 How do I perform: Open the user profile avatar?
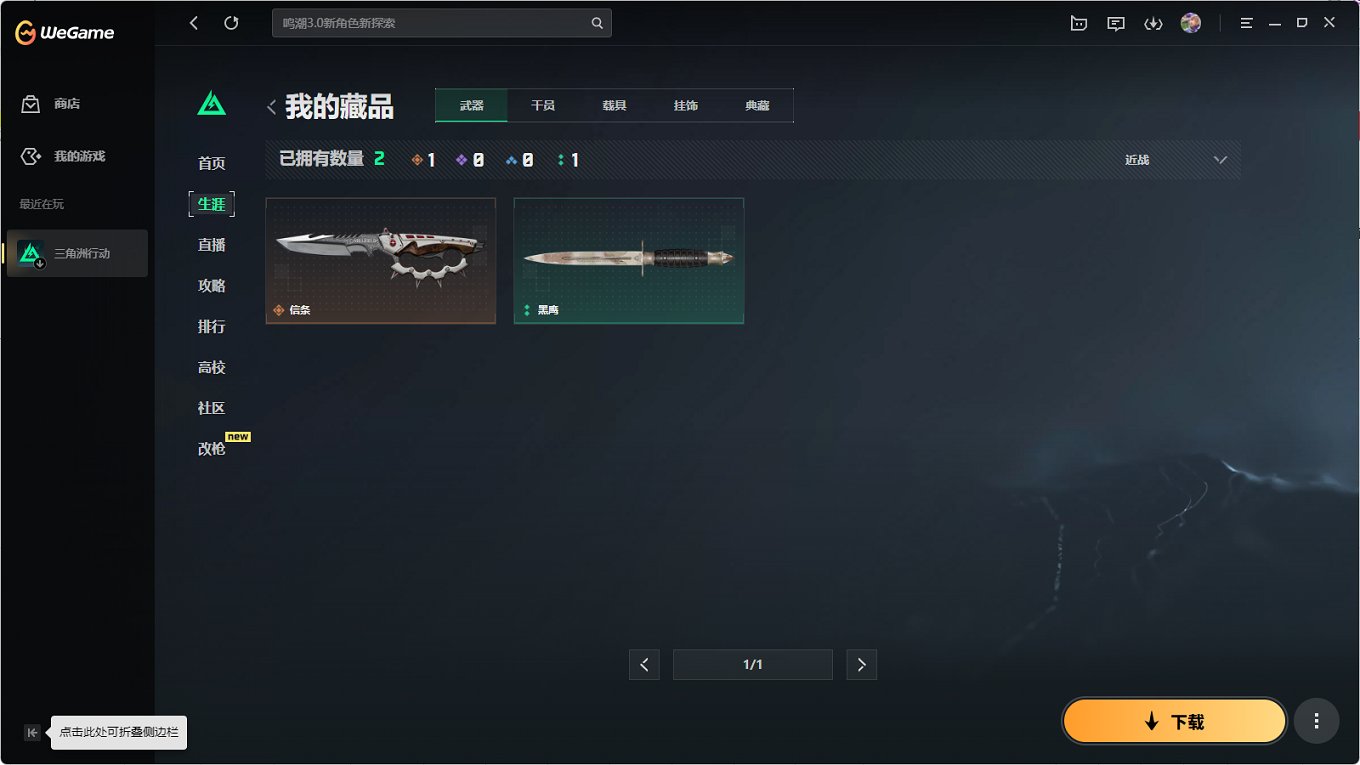pyautogui.click(x=1191, y=22)
